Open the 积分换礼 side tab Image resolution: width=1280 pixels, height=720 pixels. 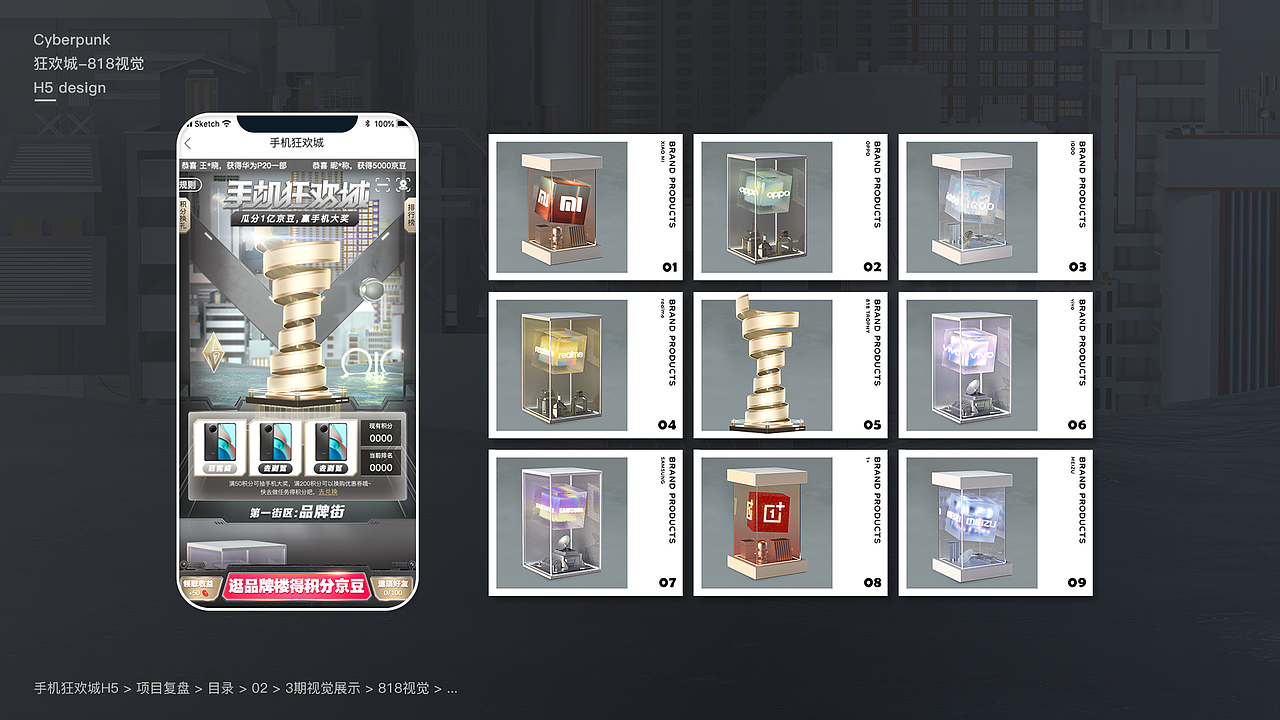tap(182, 215)
